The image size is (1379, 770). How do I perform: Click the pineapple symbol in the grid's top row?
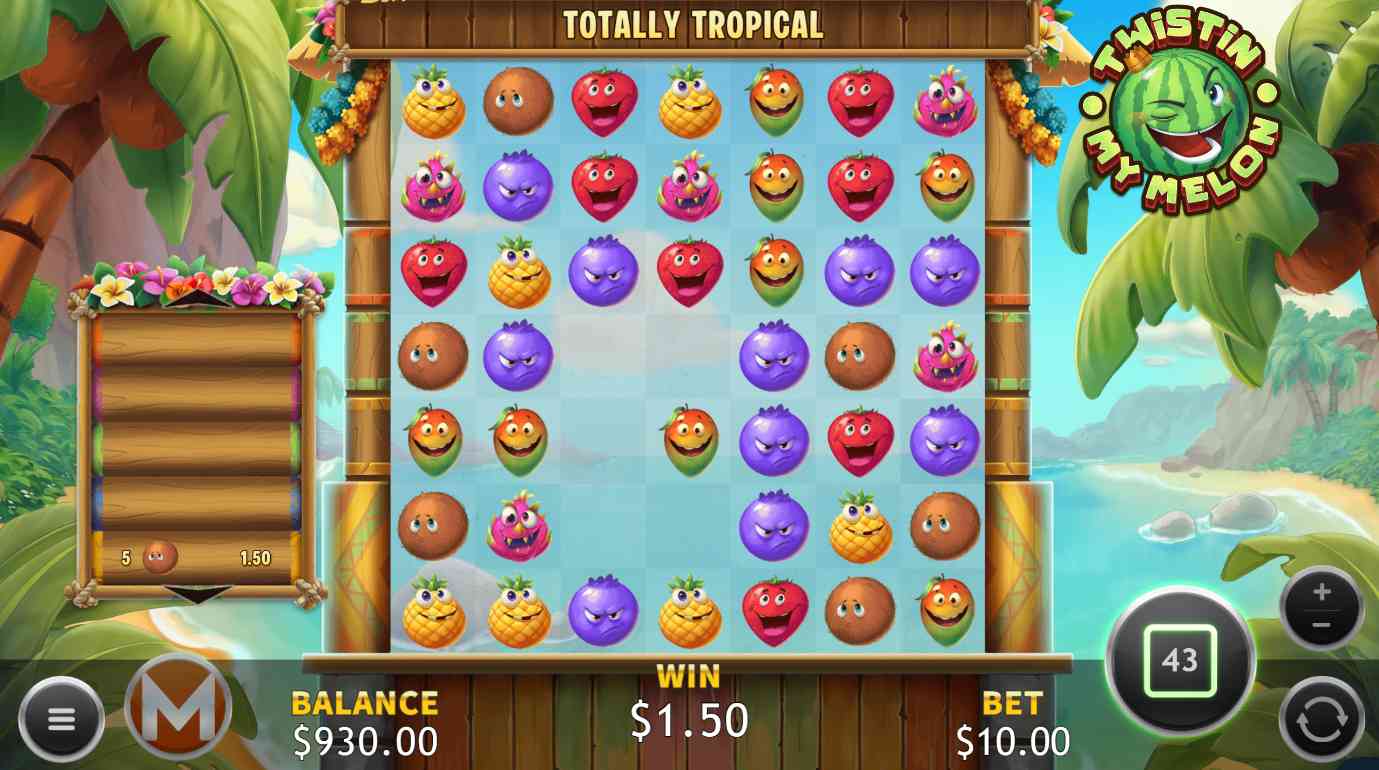point(434,100)
